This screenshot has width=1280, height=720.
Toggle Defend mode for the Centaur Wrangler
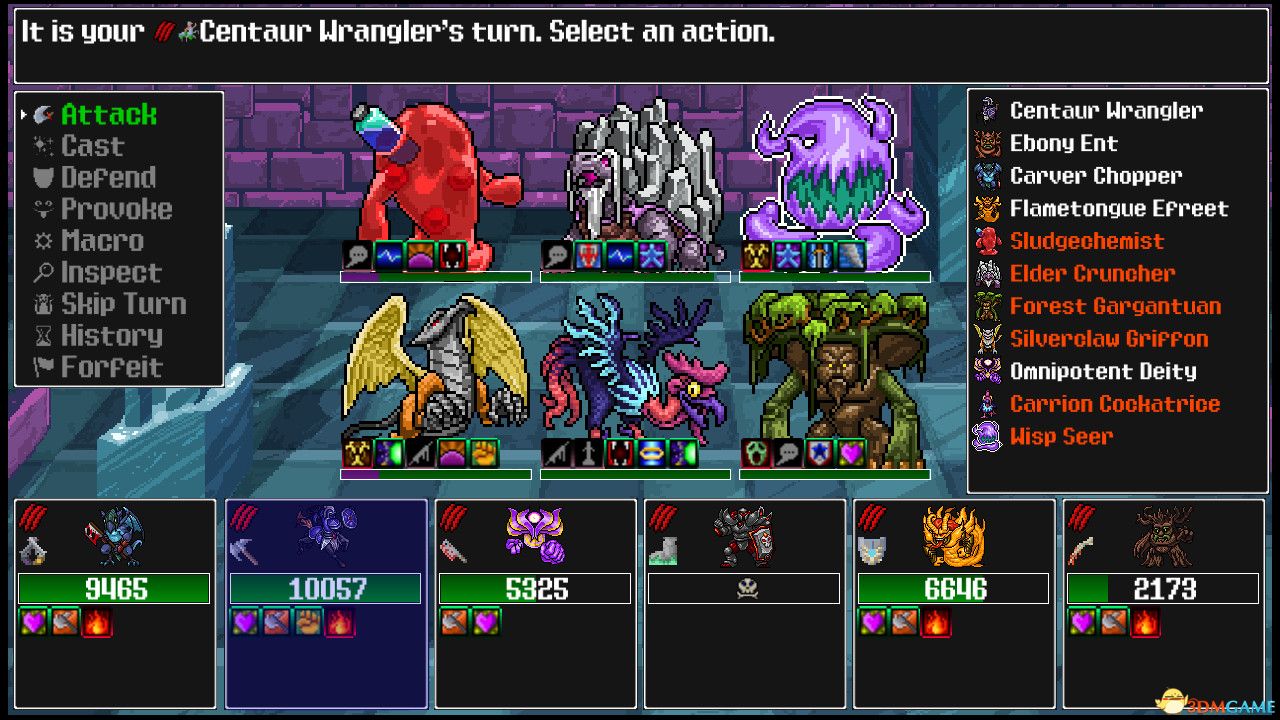[110, 177]
